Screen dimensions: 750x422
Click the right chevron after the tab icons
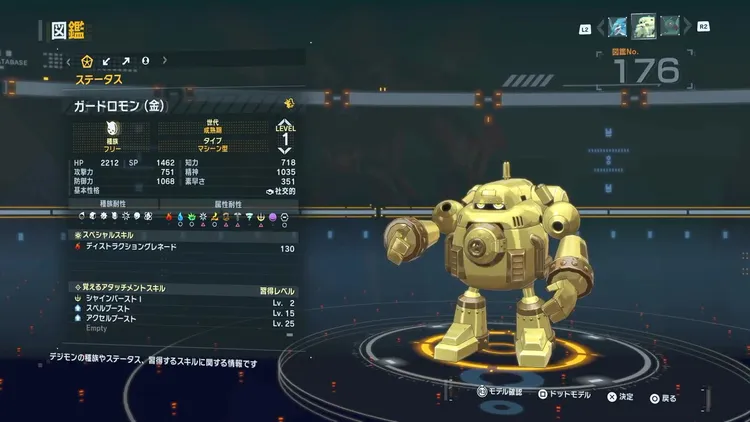click(x=165, y=60)
